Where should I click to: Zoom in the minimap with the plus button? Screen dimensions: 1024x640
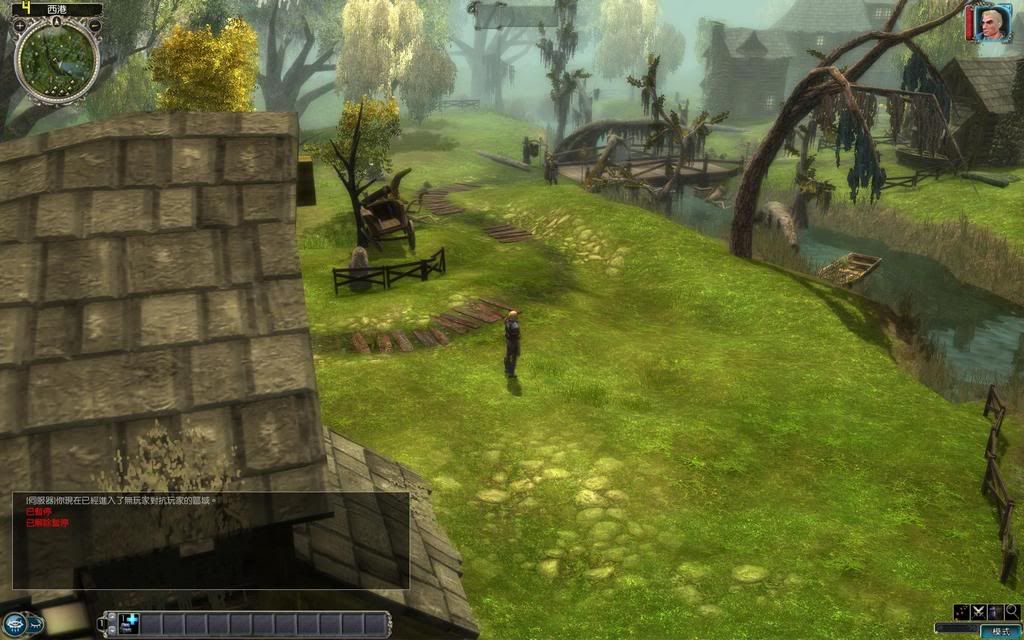(20, 26)
